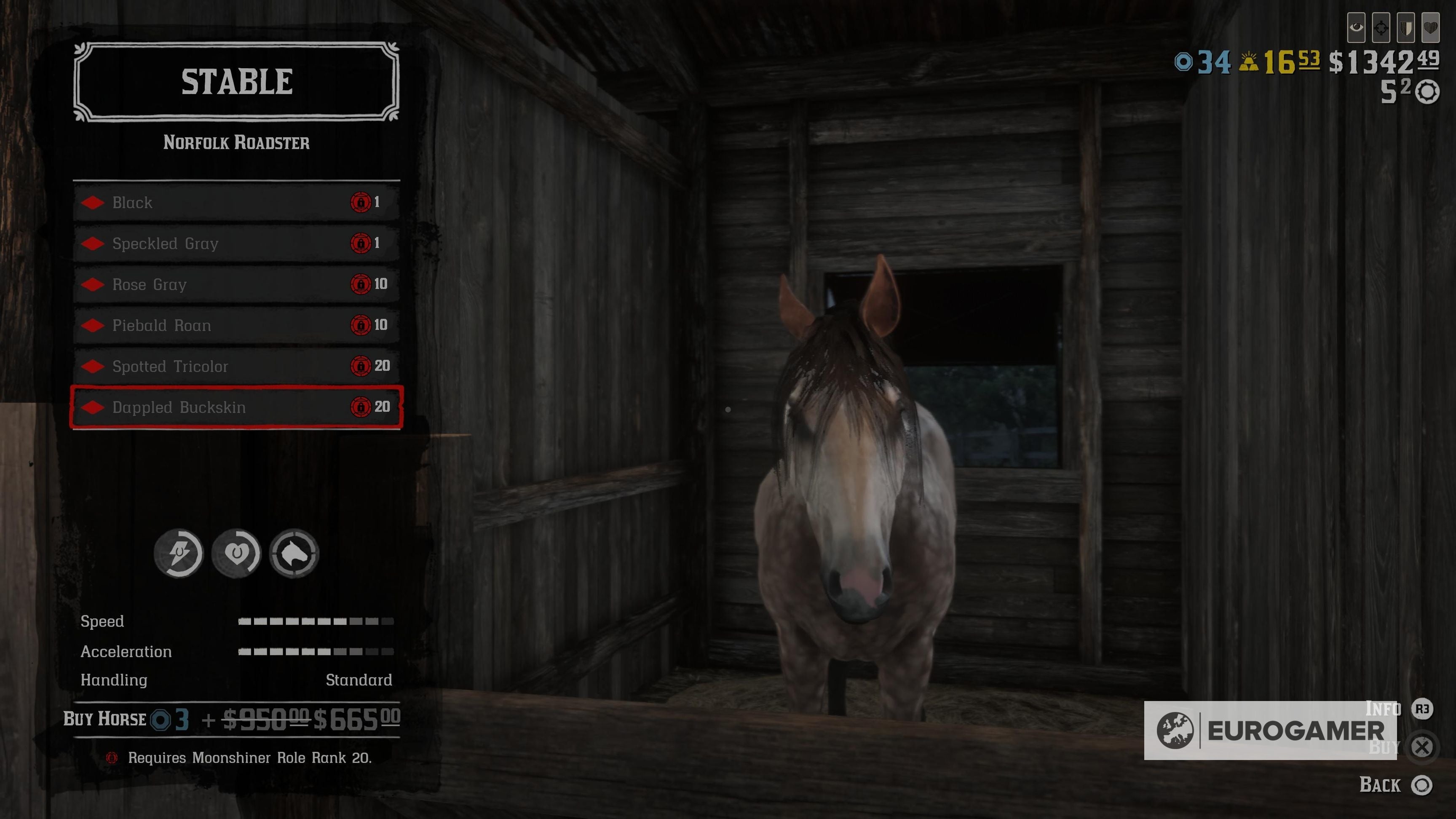Image resolution: width=1456 pixels, height=819 pixels.
Task: Select the Piebald Roan coat option
Action: click(226, 325)
